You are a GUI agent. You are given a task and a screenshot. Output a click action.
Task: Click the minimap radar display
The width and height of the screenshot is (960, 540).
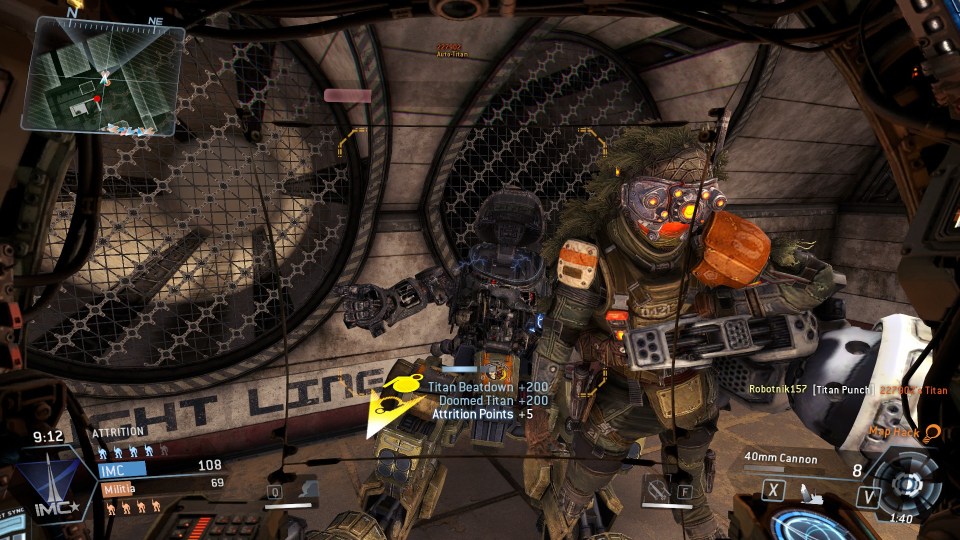coord(104,76)
